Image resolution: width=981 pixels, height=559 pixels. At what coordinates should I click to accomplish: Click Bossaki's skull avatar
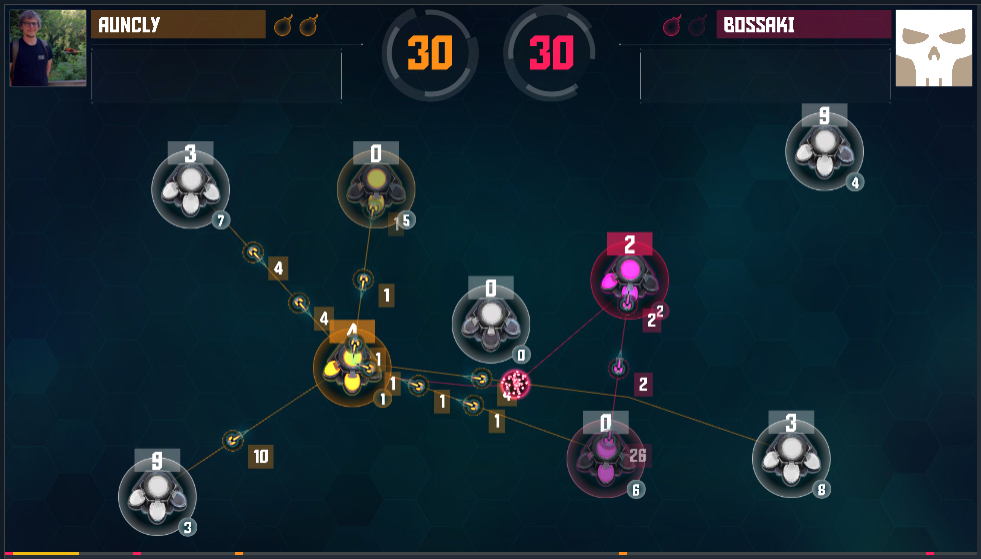(x=933, y=48)
